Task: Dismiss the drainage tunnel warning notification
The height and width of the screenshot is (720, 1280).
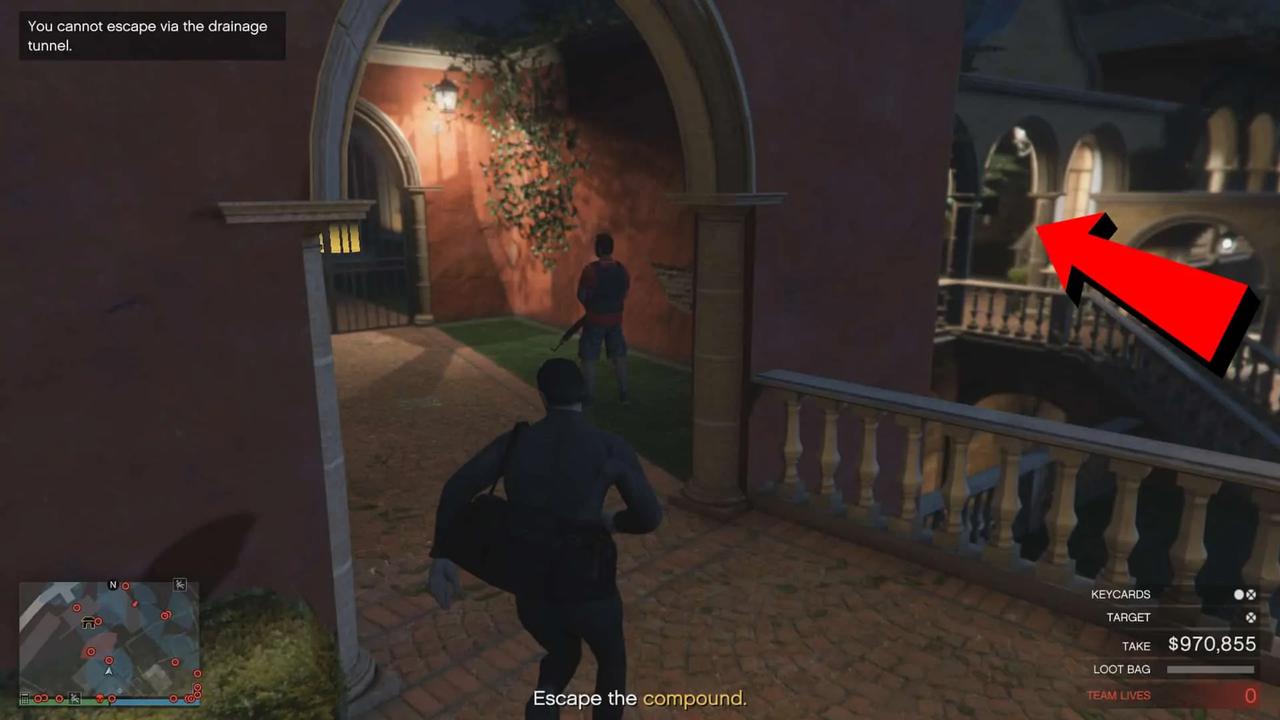Action: [150, 35]
